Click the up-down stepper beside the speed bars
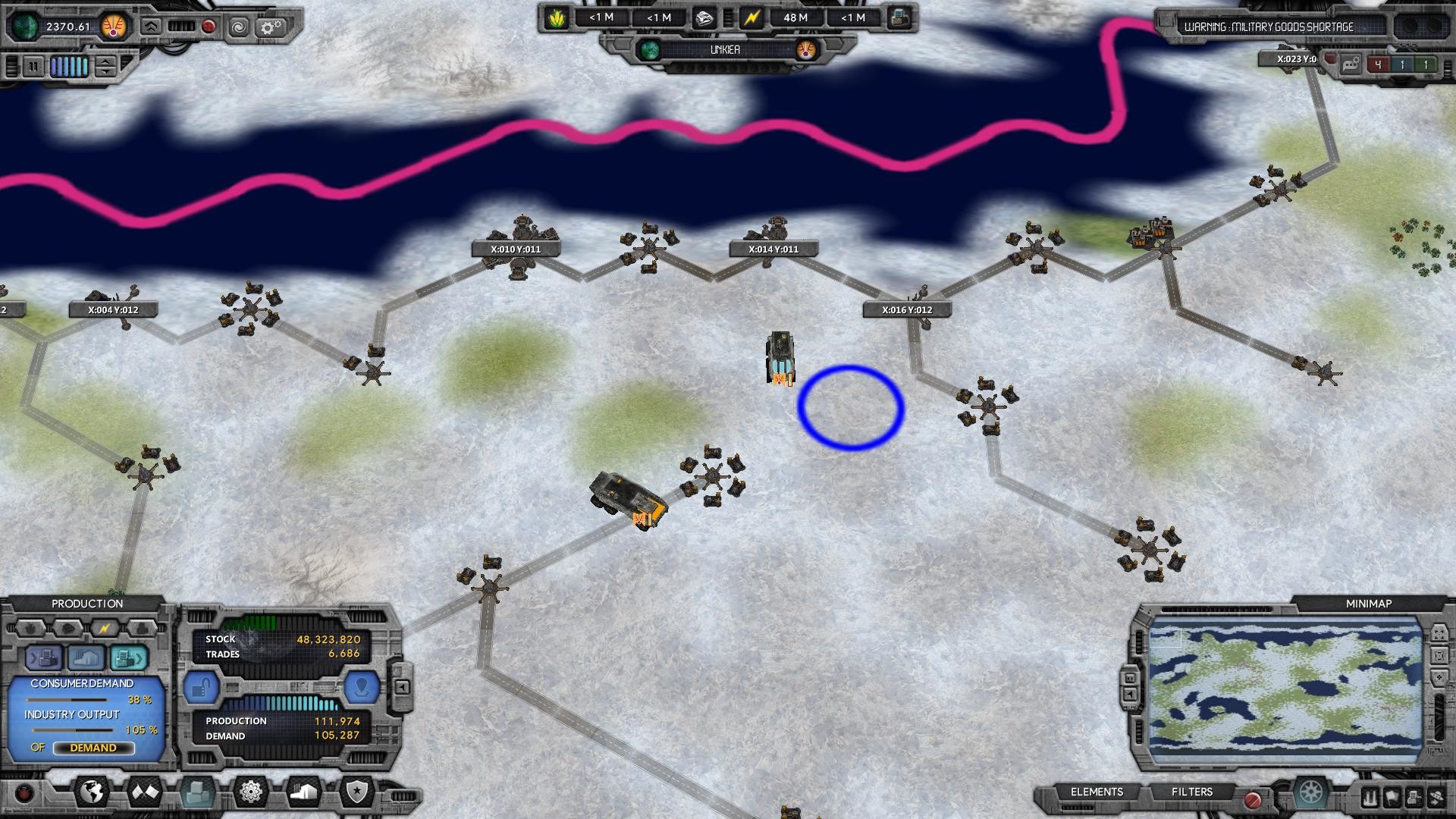This screenshot has width=1456, height=819. coord(106,67)
